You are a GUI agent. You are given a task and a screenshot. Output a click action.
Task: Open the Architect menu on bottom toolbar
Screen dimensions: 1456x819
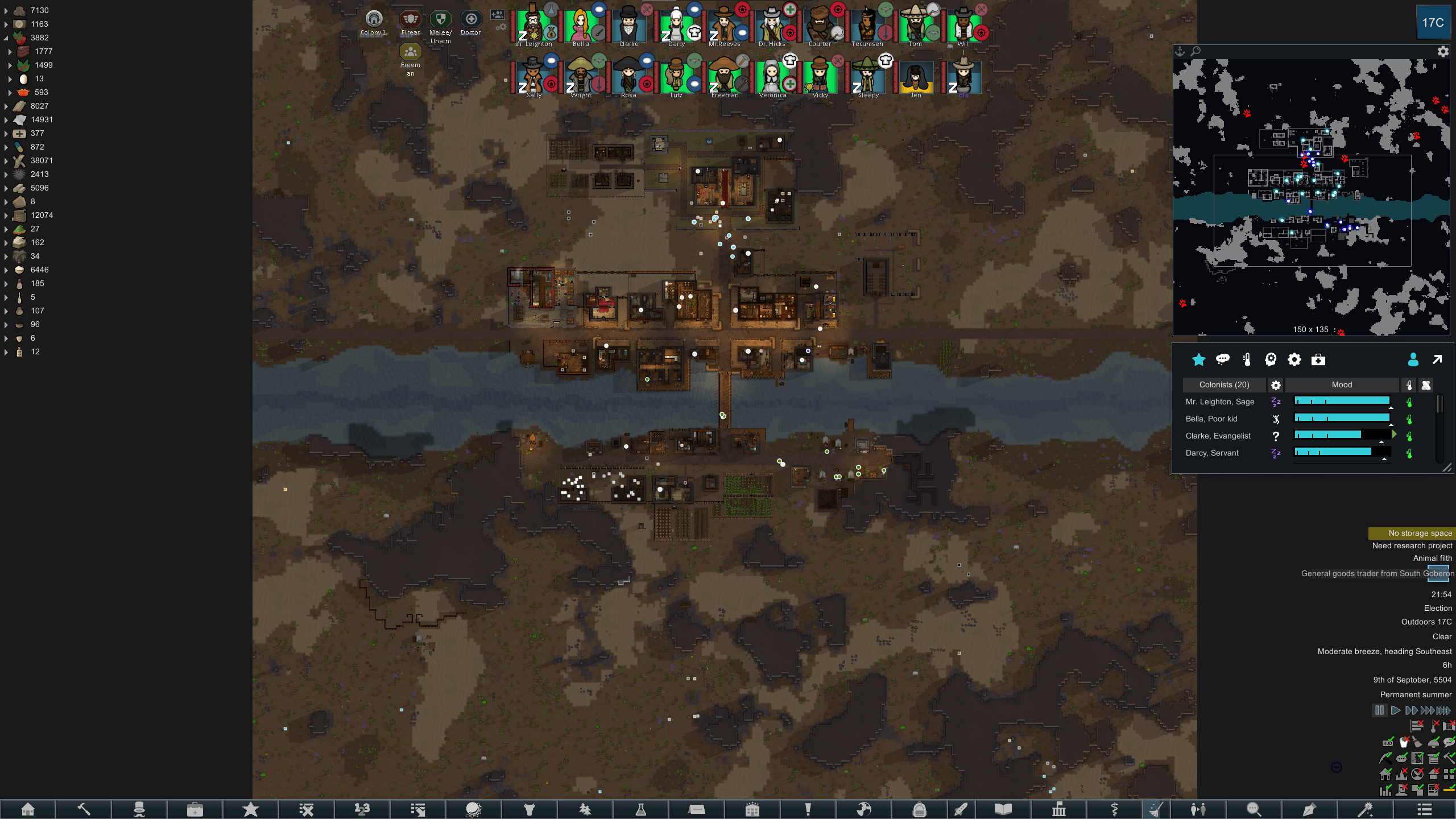[x=28, y=809]
